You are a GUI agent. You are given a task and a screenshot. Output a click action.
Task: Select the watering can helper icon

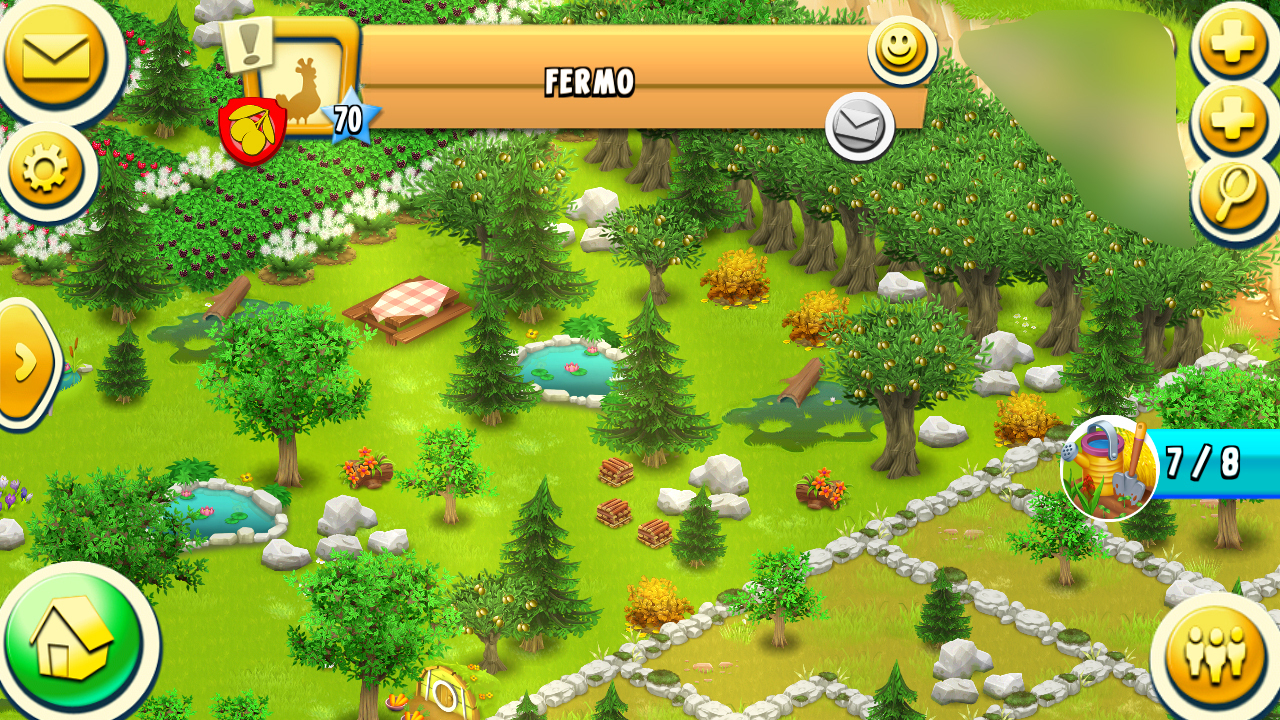[x=1109, y=467]
